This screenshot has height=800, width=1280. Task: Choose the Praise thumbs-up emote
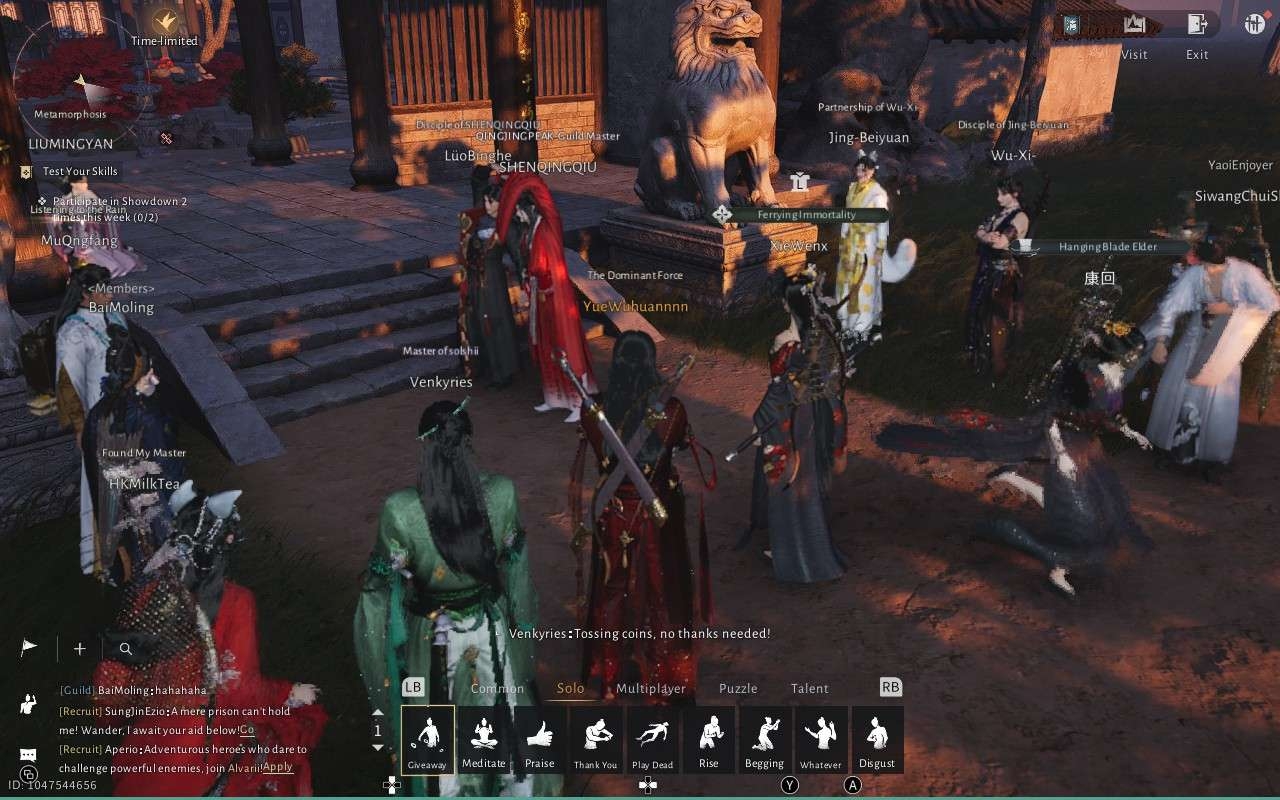pos(540,740)
